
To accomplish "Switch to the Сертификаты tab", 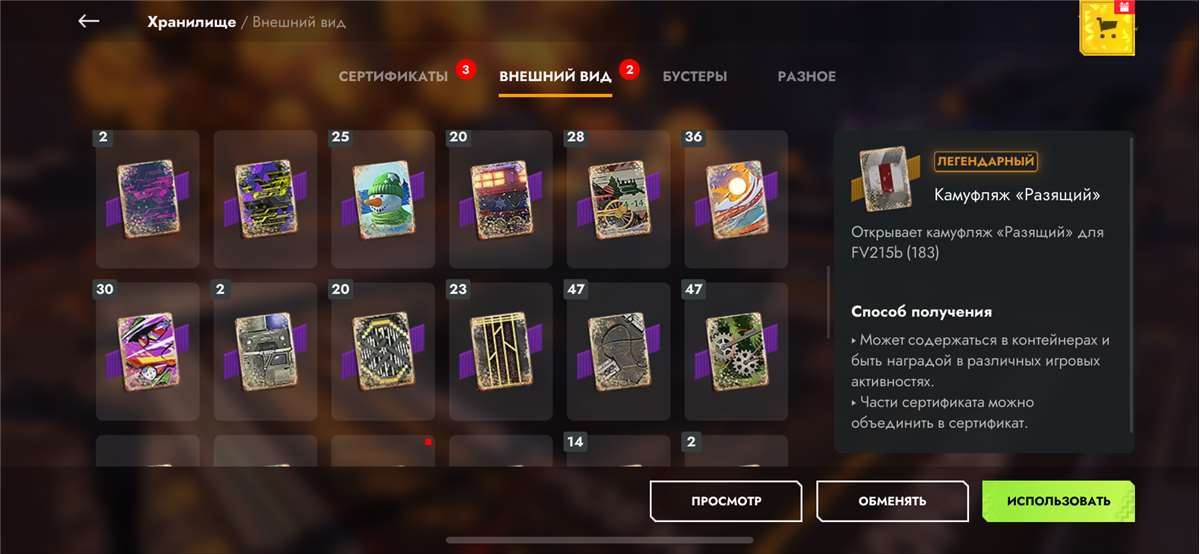I will pos(393,77).
